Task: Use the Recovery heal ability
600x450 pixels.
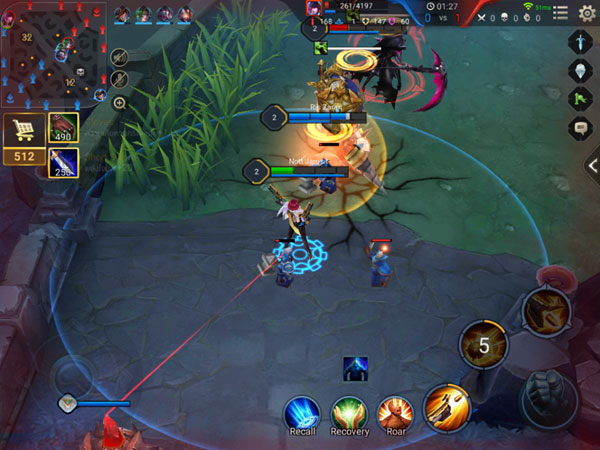Action: [x=350, y=411]
